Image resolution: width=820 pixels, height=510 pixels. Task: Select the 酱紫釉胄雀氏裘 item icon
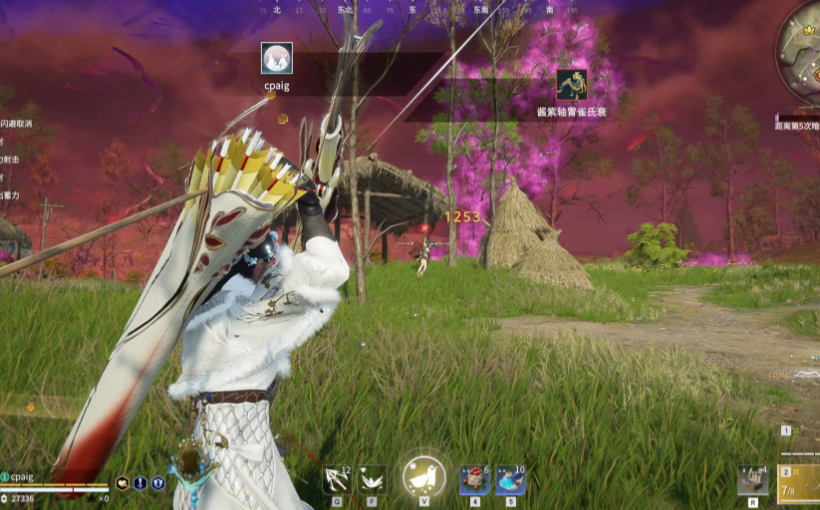click(572, 85)
